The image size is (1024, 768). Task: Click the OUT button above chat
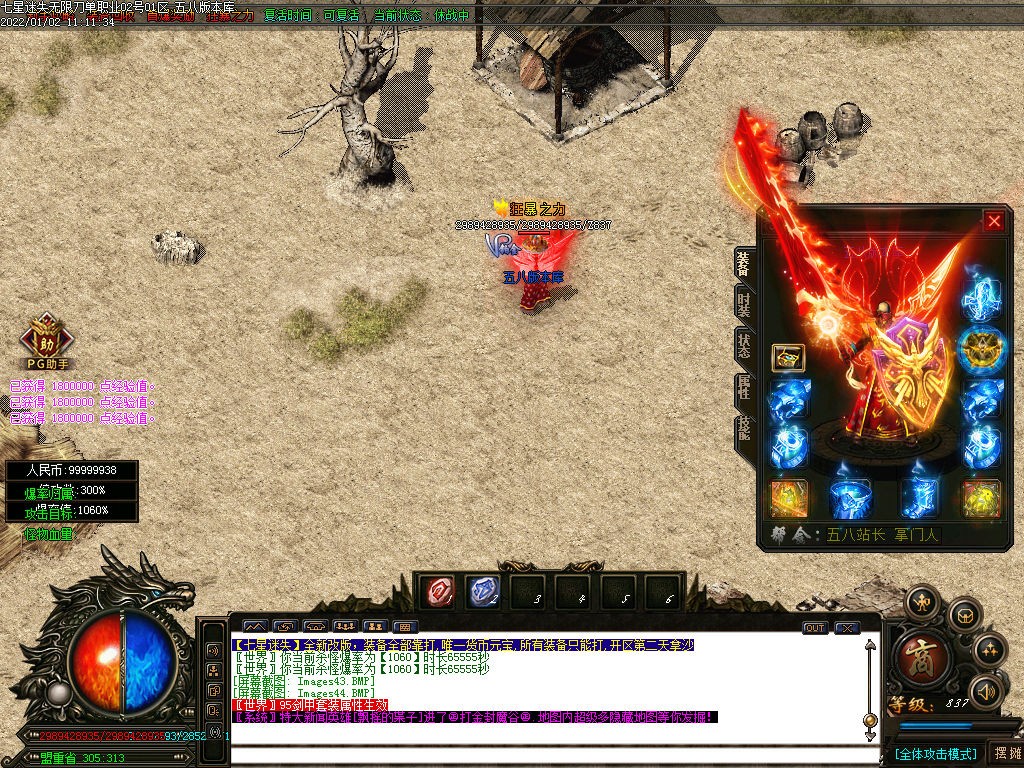point(815,628)
